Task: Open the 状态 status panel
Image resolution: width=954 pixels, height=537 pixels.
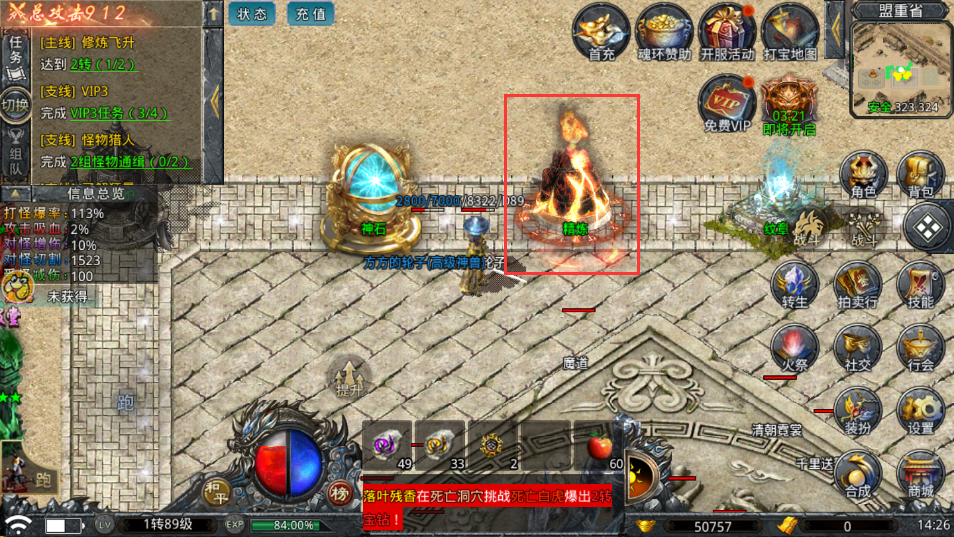Action: click(252, 14)
